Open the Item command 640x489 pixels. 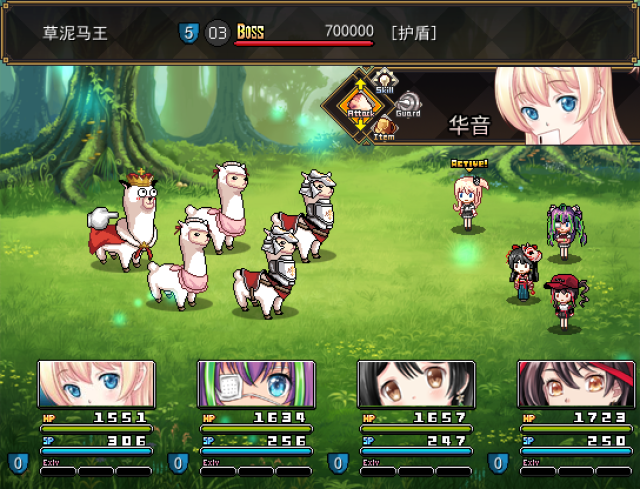(384, 128)
